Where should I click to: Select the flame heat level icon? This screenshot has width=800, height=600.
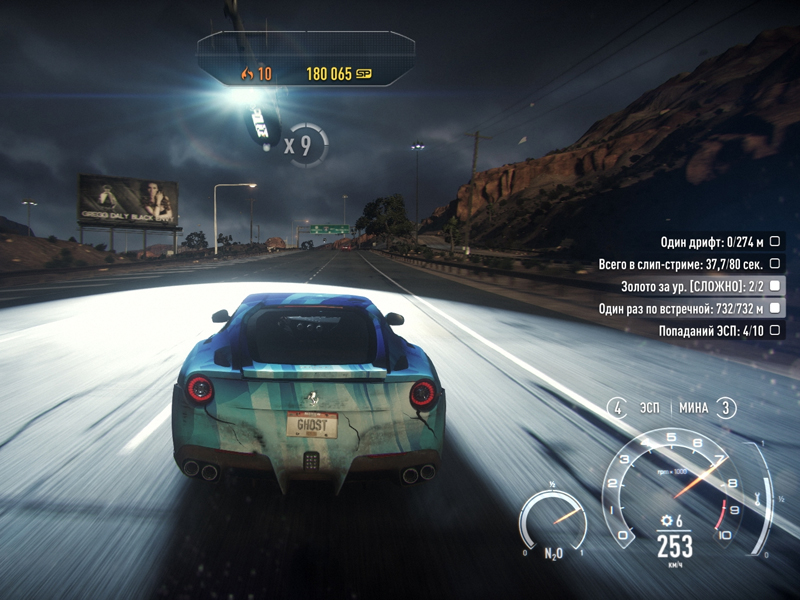pyautogui.click(x=247, y=73)
